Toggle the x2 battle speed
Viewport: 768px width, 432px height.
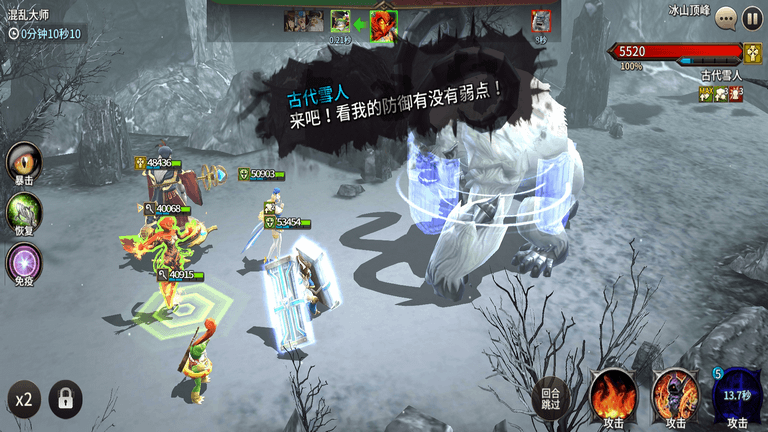(x=22, y=400)
